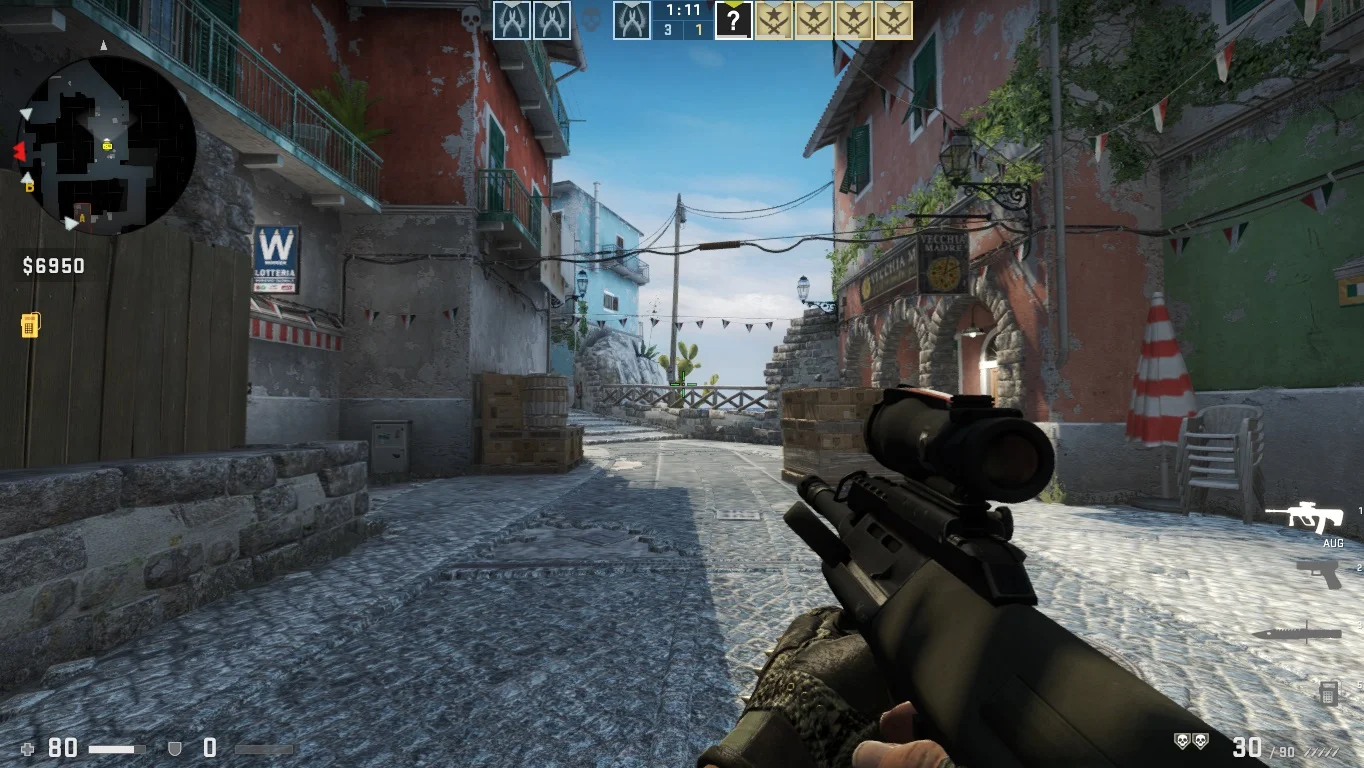Select the AUG rifle weapon slot
The width and height of the screenshot is (1364, 768).
pos(1303,516)
